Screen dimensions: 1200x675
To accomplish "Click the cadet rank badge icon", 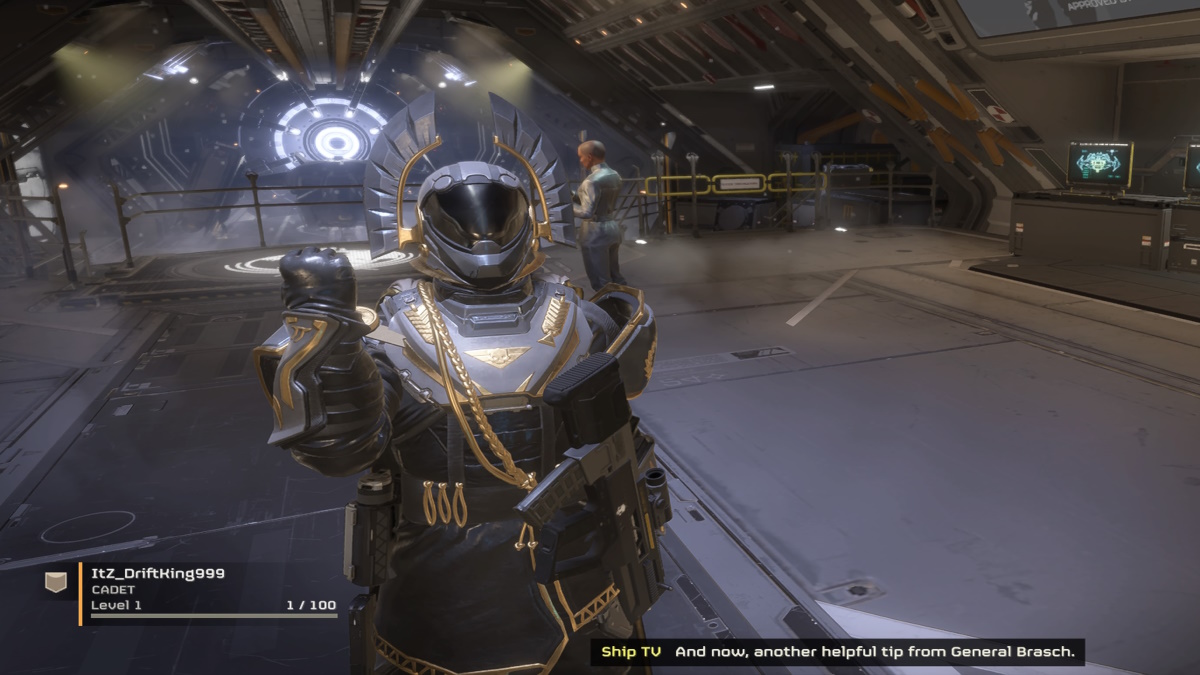I will 57,582.
